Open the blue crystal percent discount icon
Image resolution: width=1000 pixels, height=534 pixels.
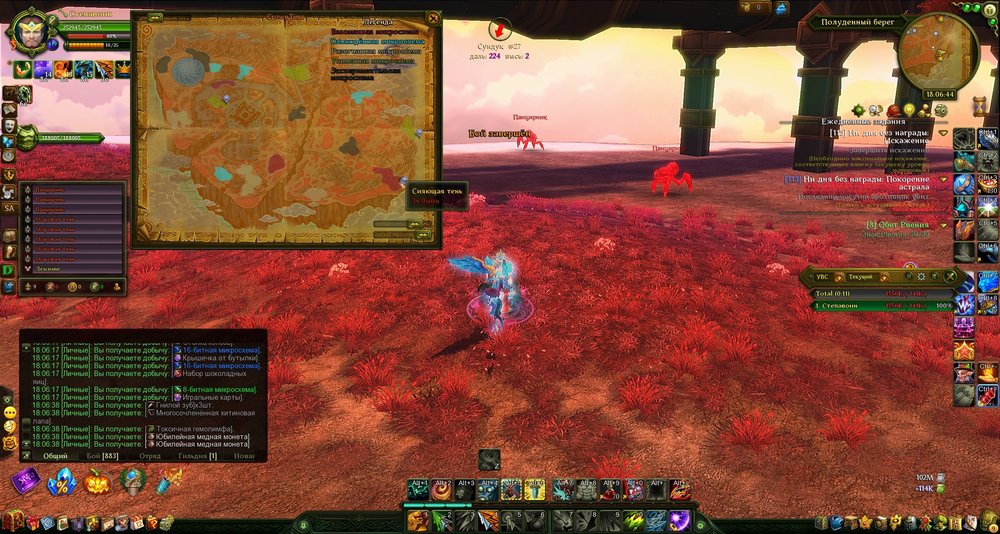pos(62,482)
